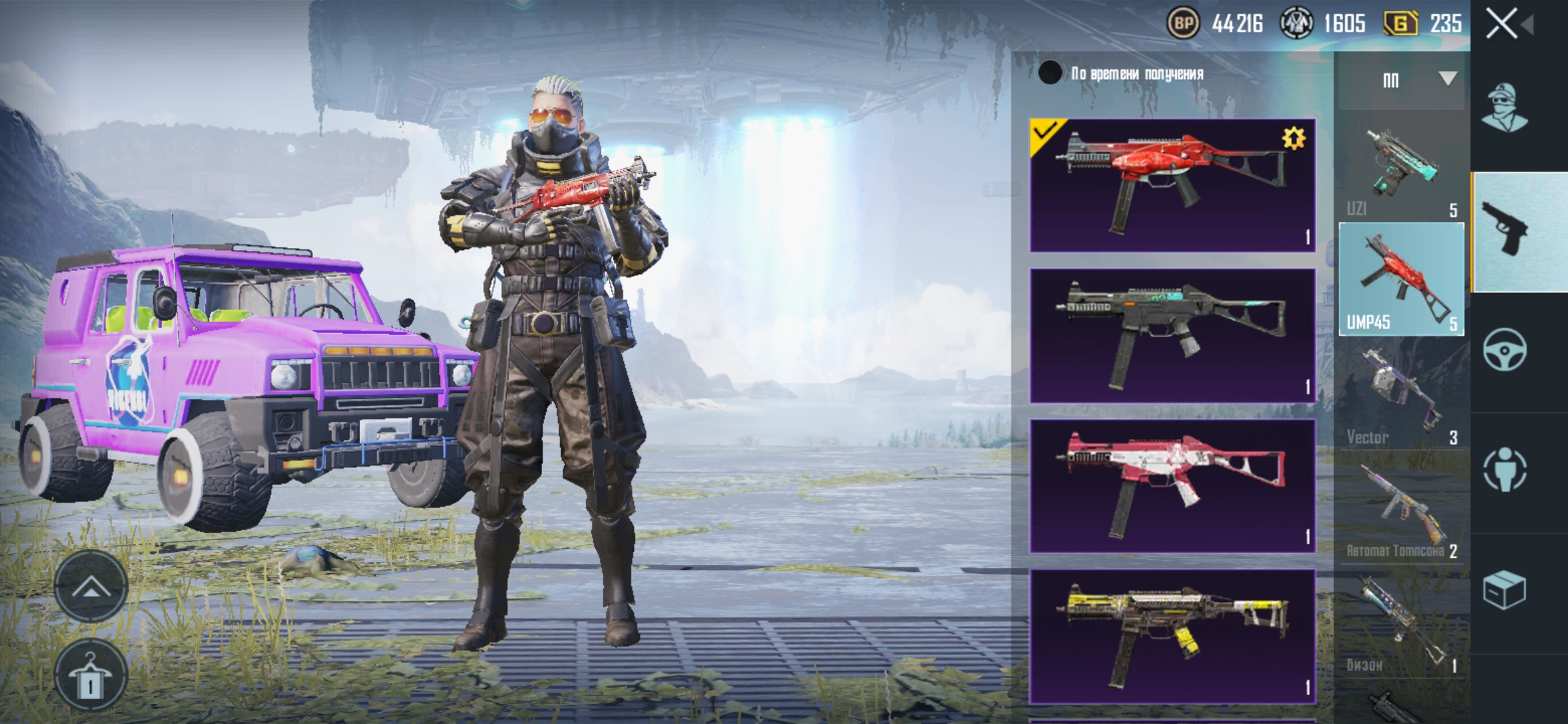Image resolution: width=1568 pixels, height=724 pixels.
Task: Open the crate box tab
Action: (1505, 590)
